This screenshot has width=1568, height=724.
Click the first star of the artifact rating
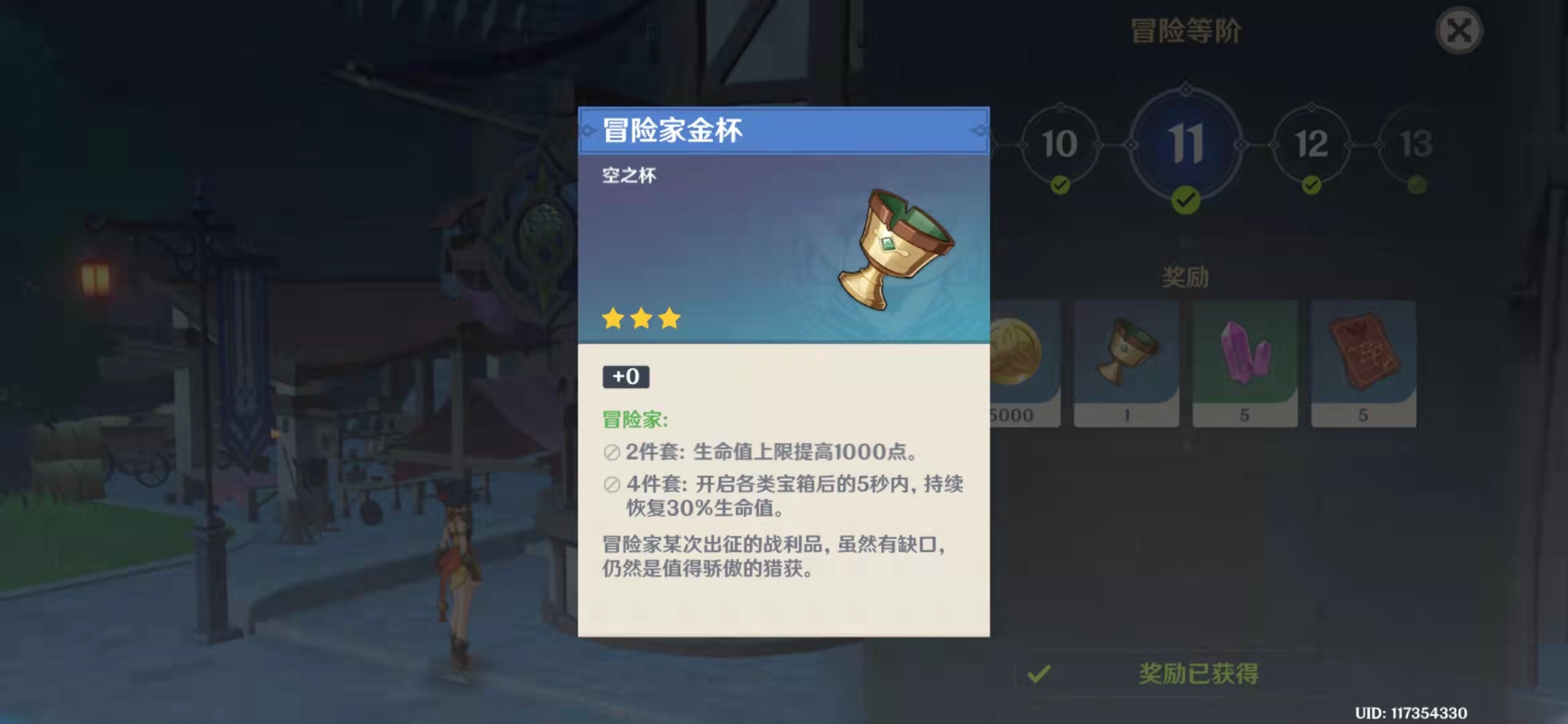(611, 319)
